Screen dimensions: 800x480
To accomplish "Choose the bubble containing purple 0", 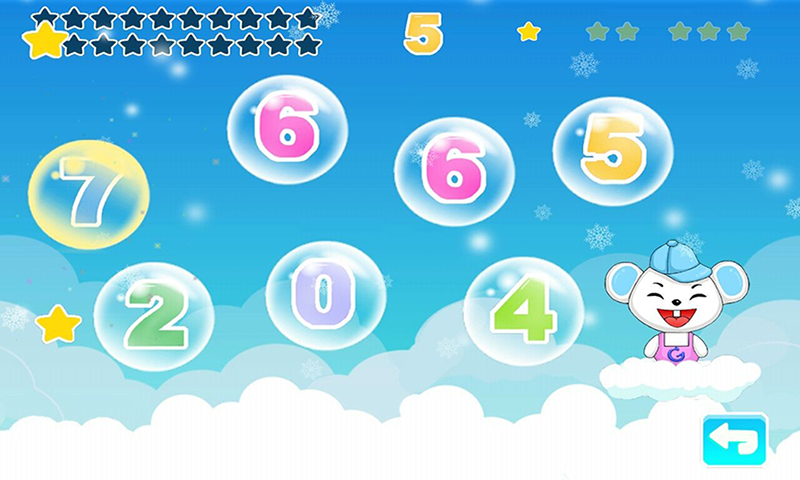I will (x=325, y=295).
